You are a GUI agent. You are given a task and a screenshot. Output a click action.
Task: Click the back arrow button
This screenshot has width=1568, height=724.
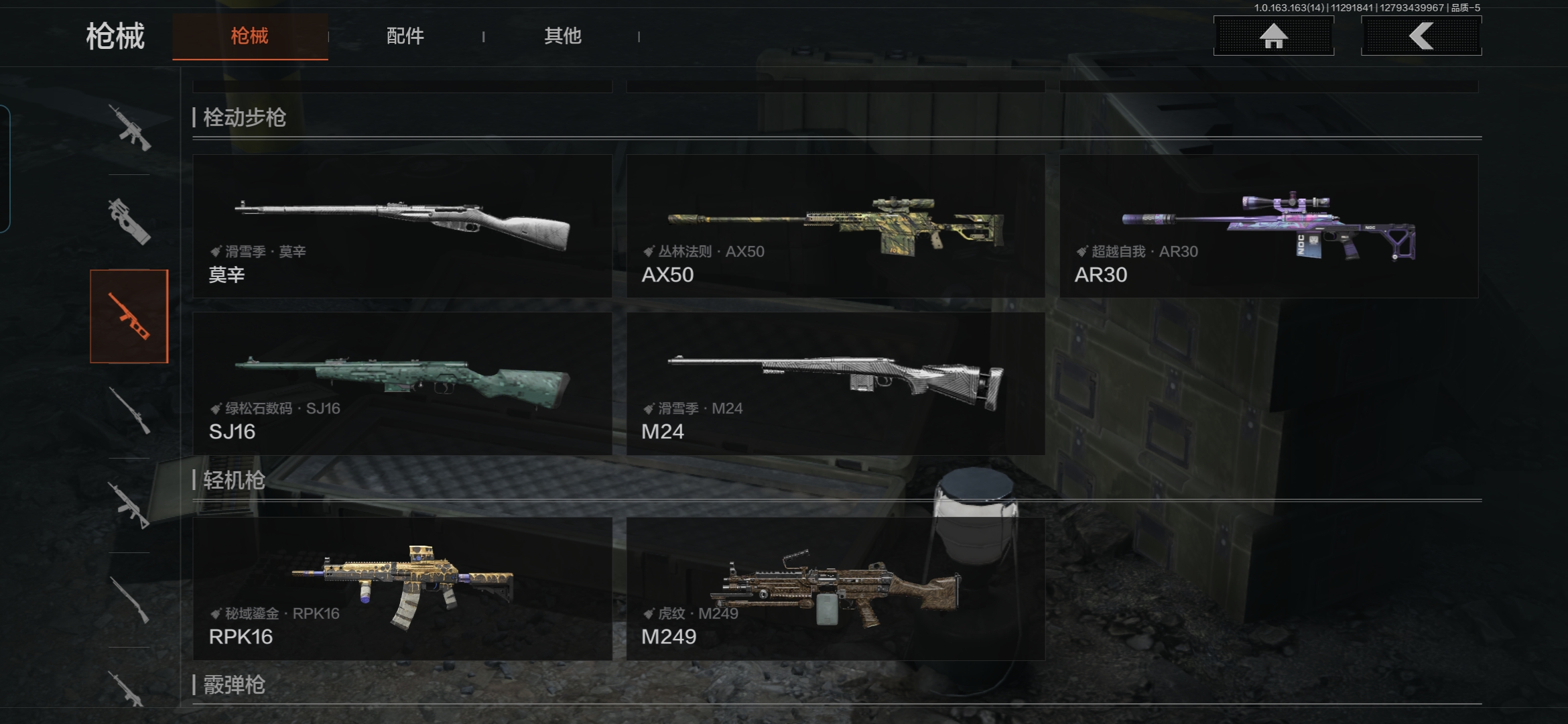(1421, 36)
